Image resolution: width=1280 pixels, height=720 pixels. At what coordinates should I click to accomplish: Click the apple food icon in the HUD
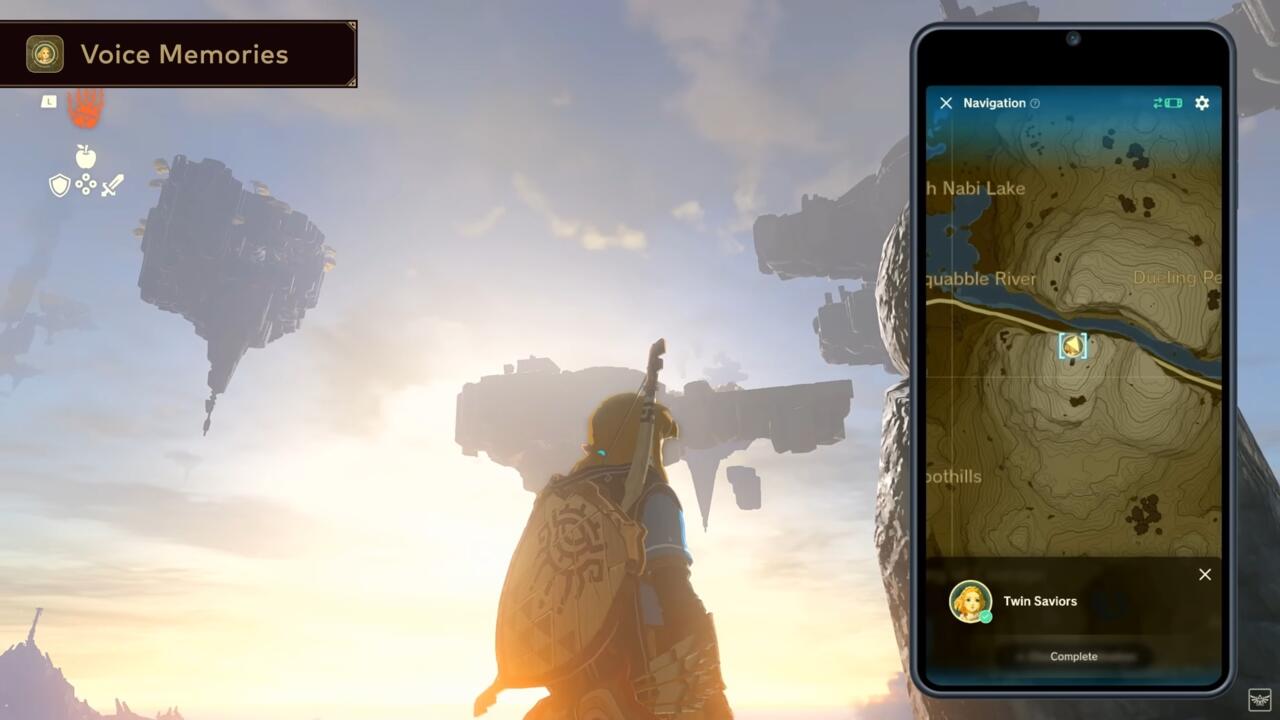[x=85, y=157]
